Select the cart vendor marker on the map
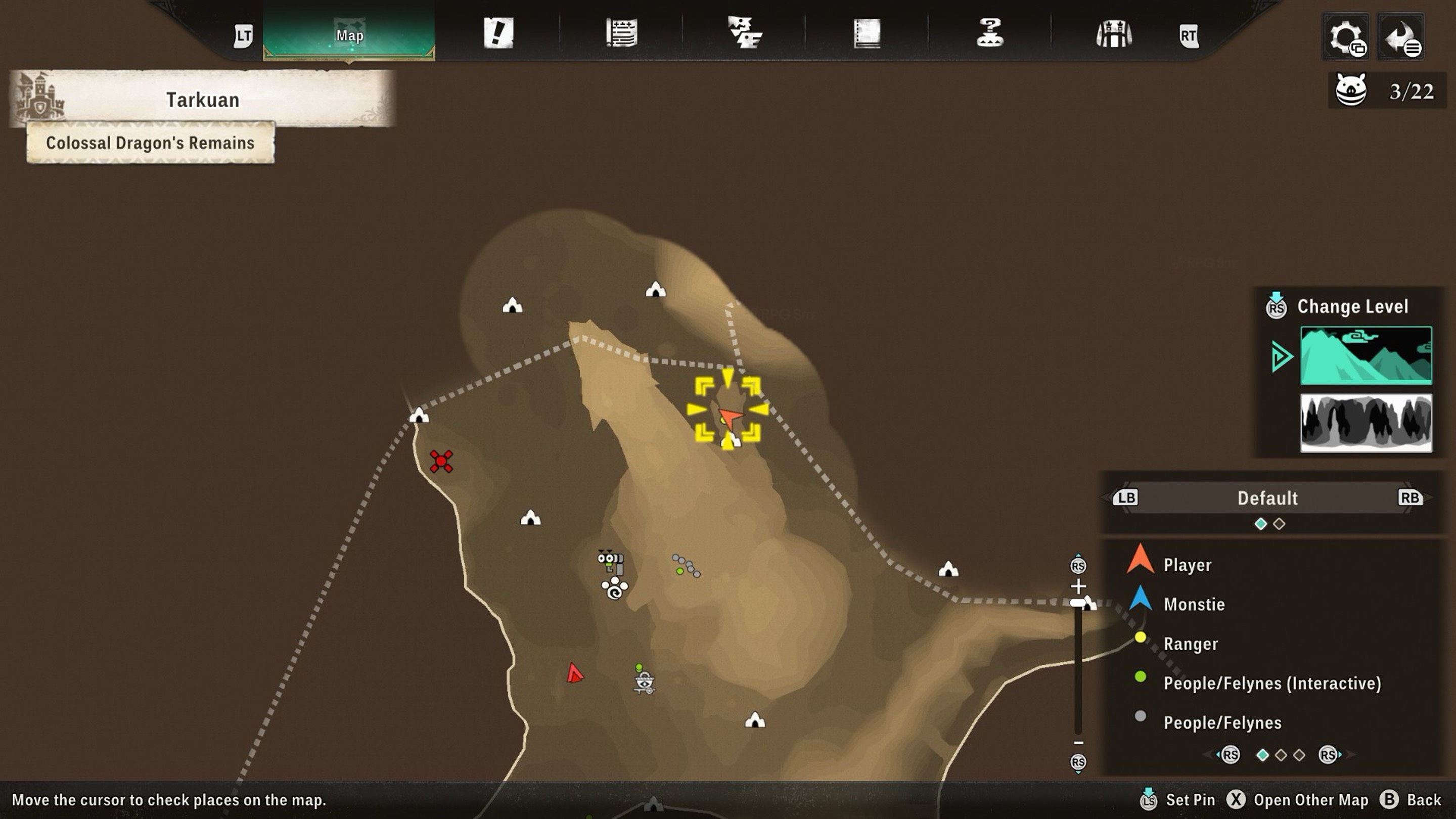Screen dimensions: 1456x819 pyautogui.click(x=644, y=681)
